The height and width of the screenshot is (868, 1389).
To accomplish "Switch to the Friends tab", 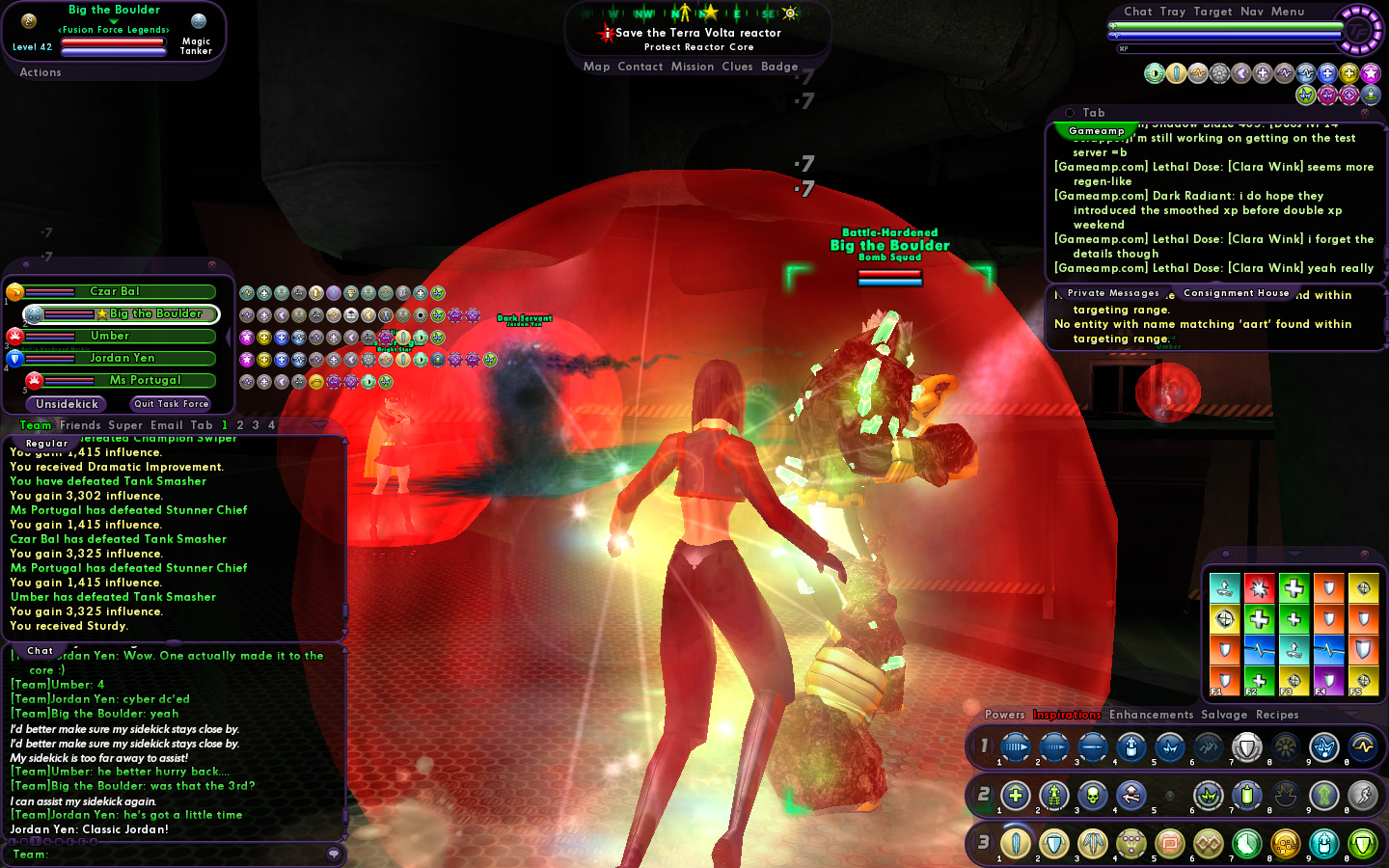I will coord(80,425).
